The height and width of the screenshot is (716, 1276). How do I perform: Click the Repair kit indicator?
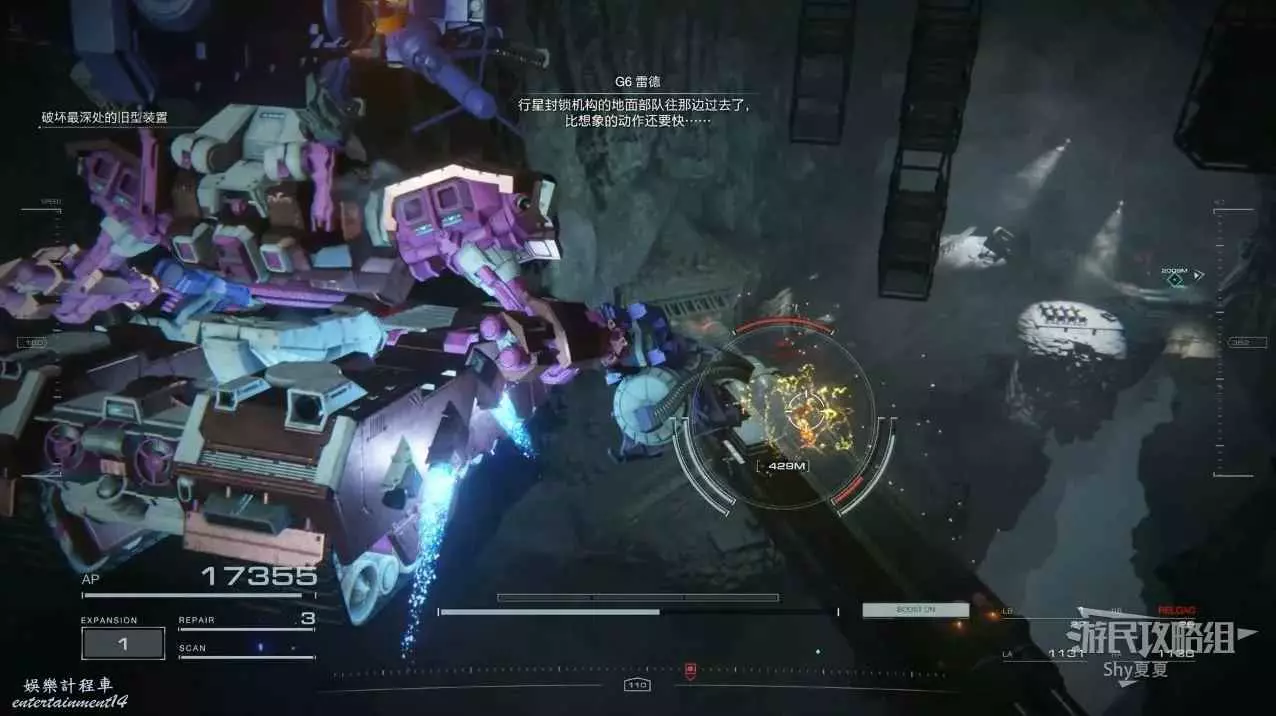coord(246,620)
